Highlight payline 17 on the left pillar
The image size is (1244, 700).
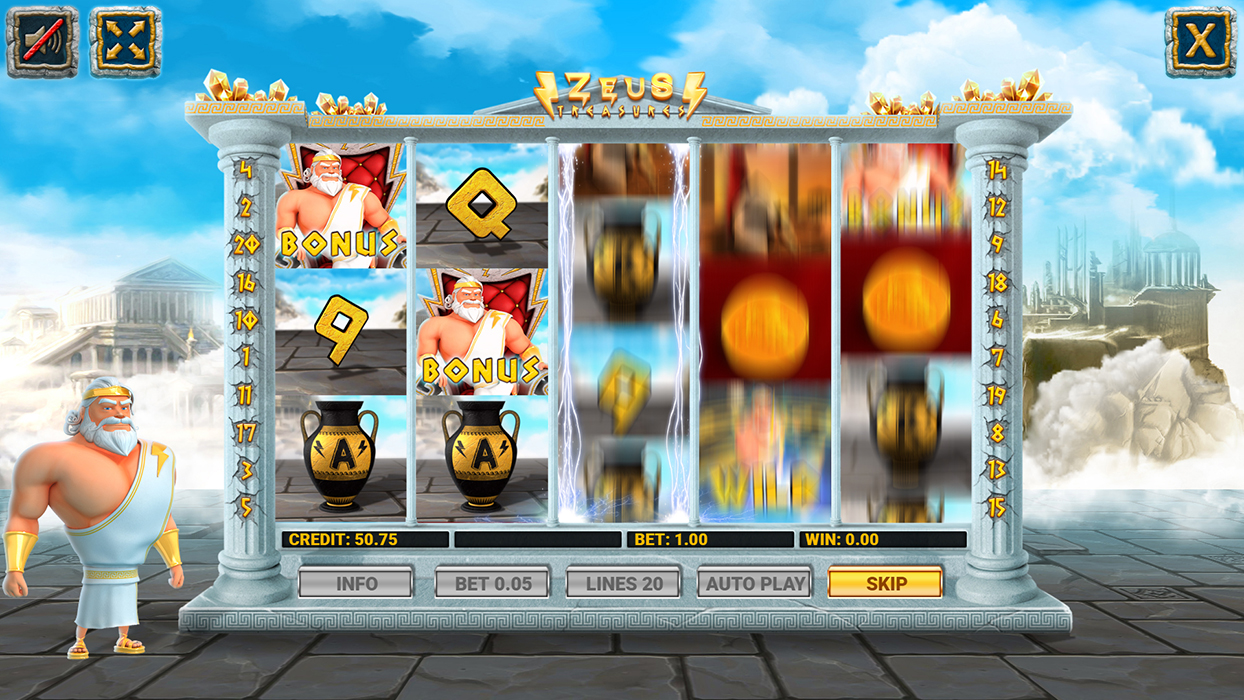(246, 433)
